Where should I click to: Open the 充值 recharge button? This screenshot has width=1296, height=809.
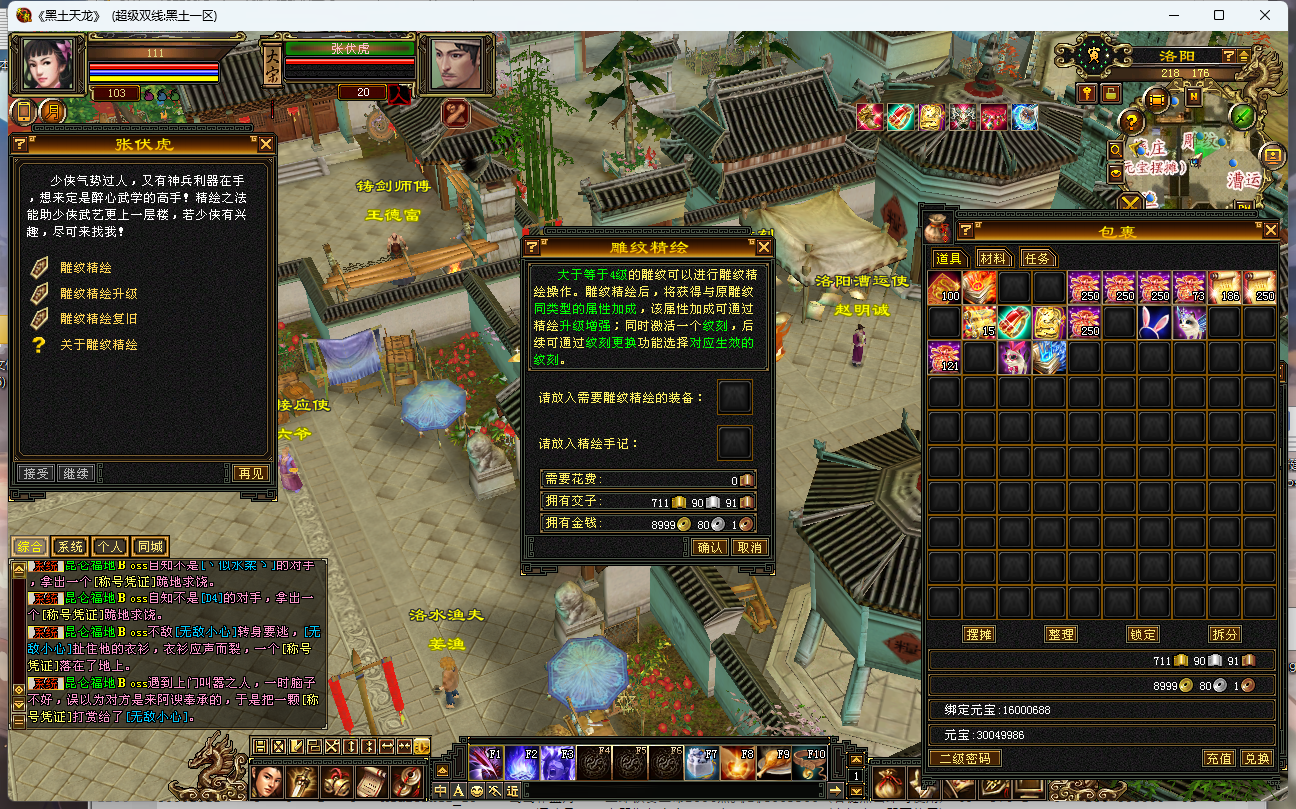click(1218, 759)
